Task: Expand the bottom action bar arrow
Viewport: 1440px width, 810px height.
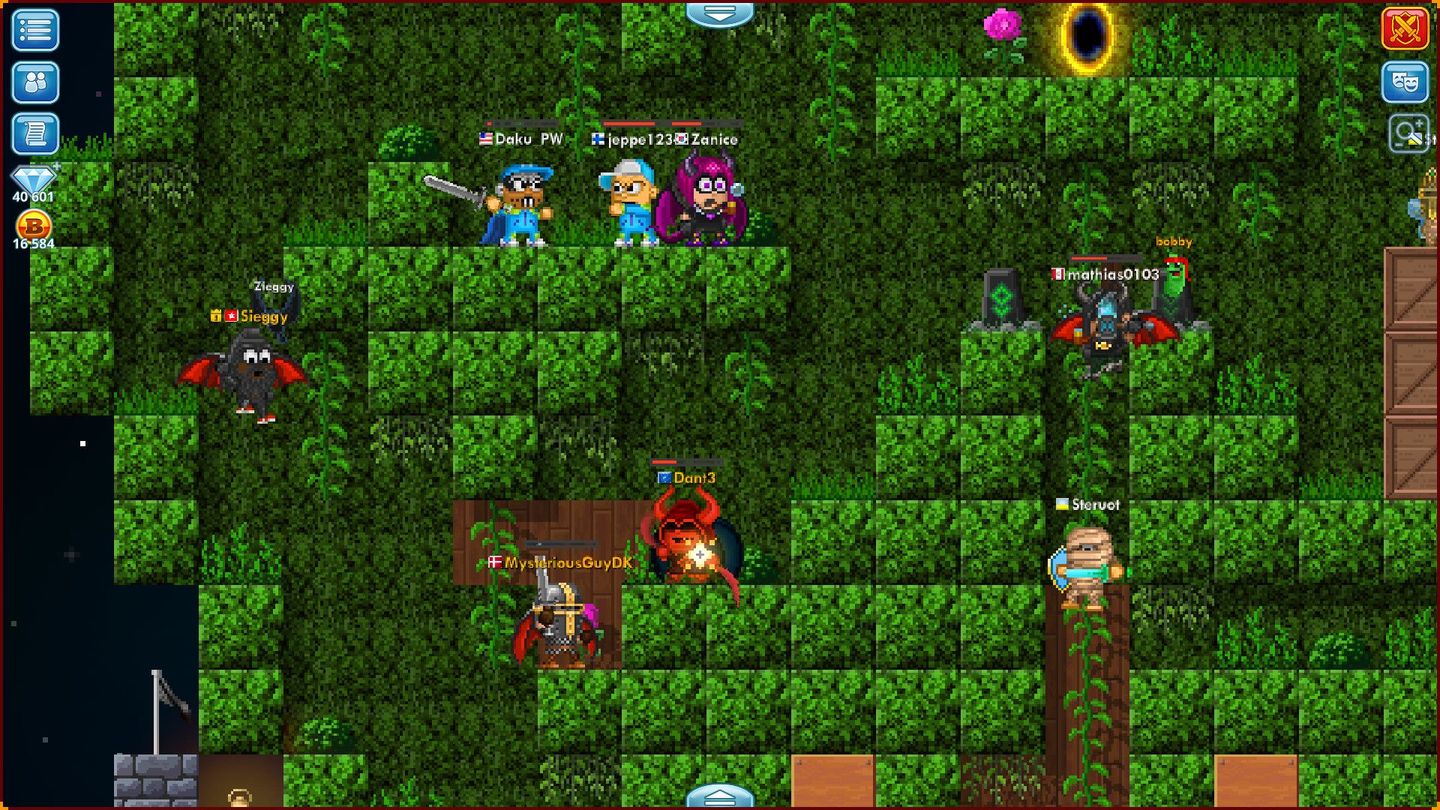Action: pyautogui.click(x=719, y=795)
